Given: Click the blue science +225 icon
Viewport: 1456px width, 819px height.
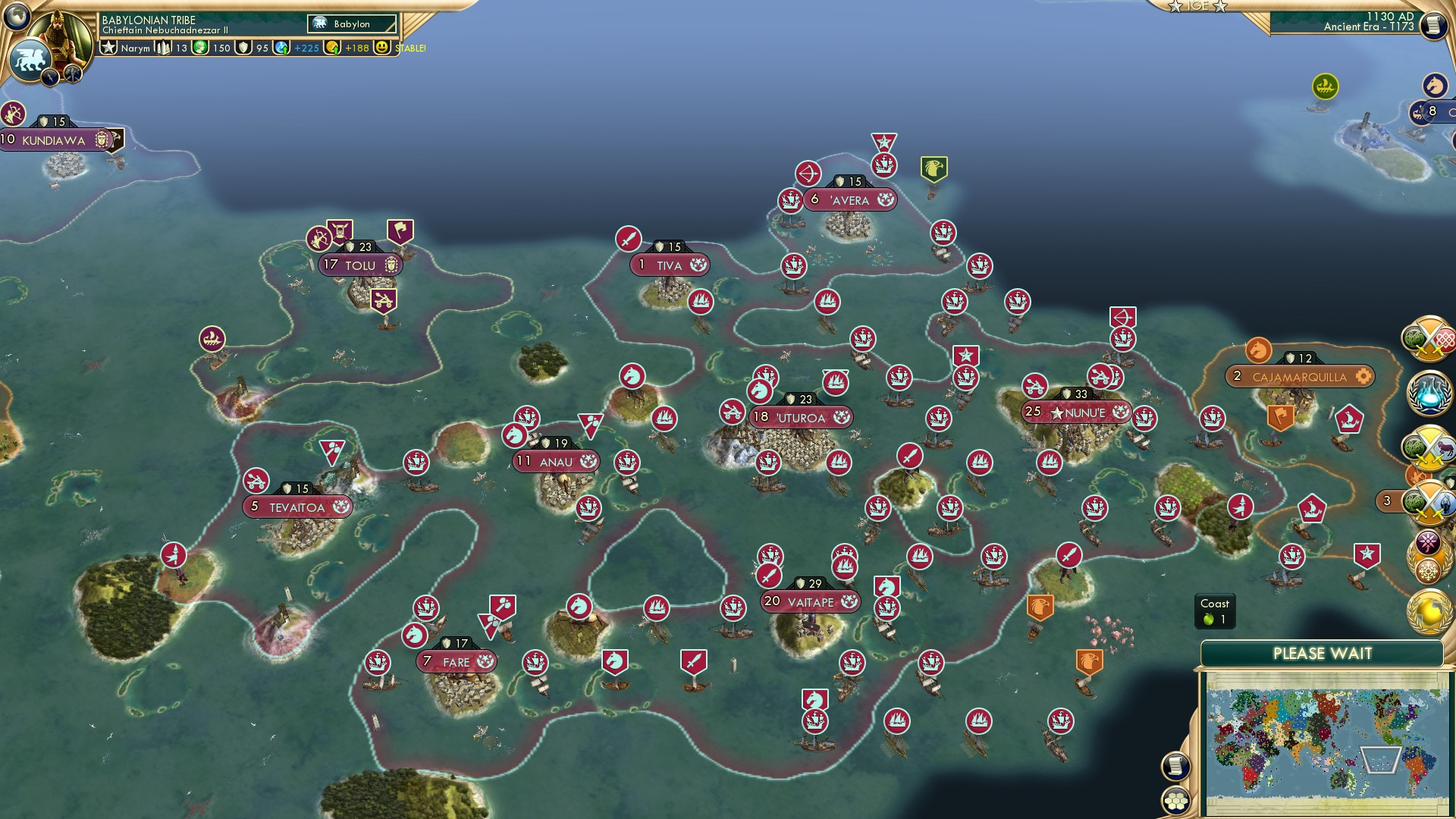Looking at the screenshot, I should tap(281, 48).
